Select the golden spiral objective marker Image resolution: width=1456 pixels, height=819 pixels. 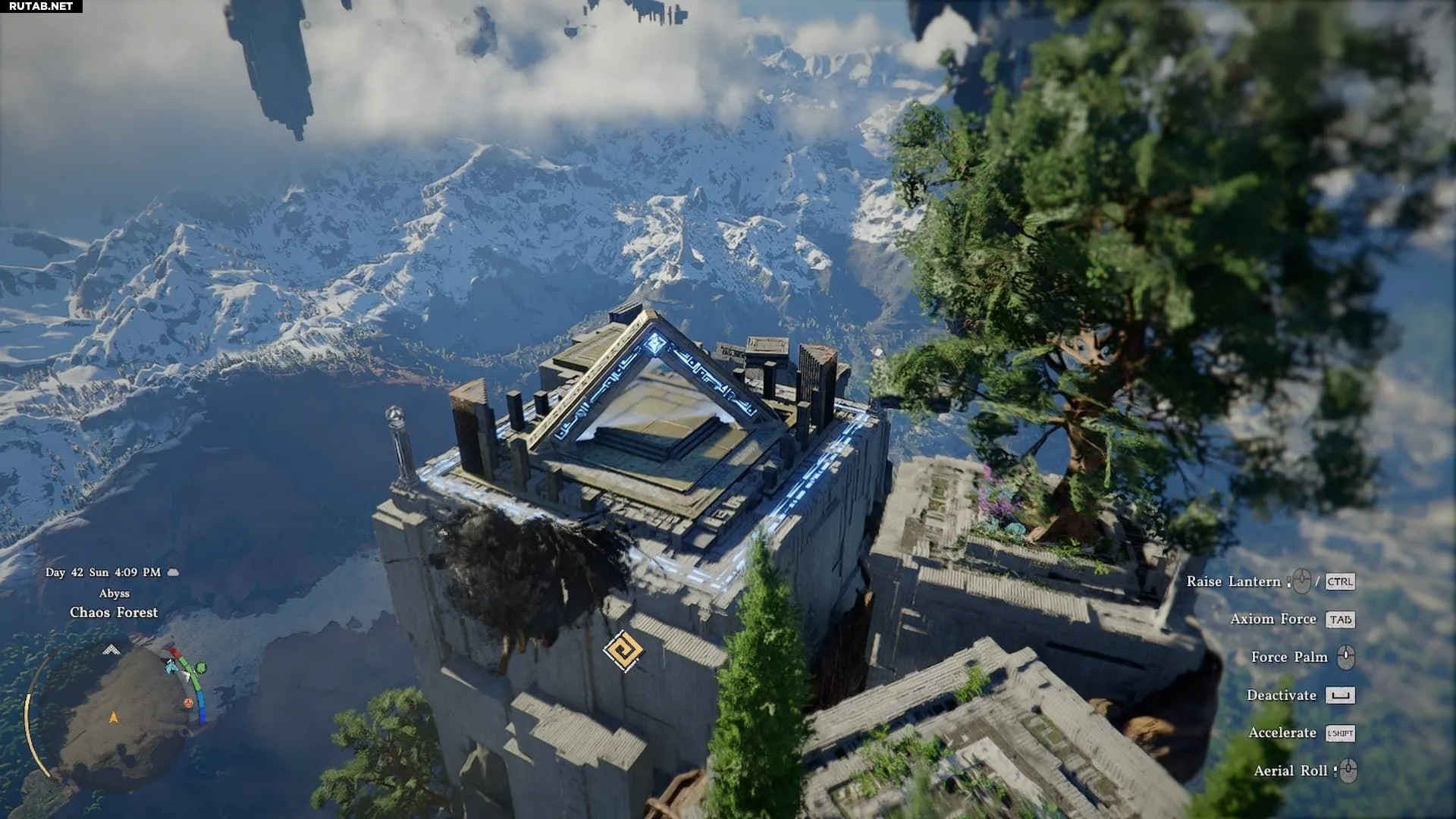click(623, 651)
